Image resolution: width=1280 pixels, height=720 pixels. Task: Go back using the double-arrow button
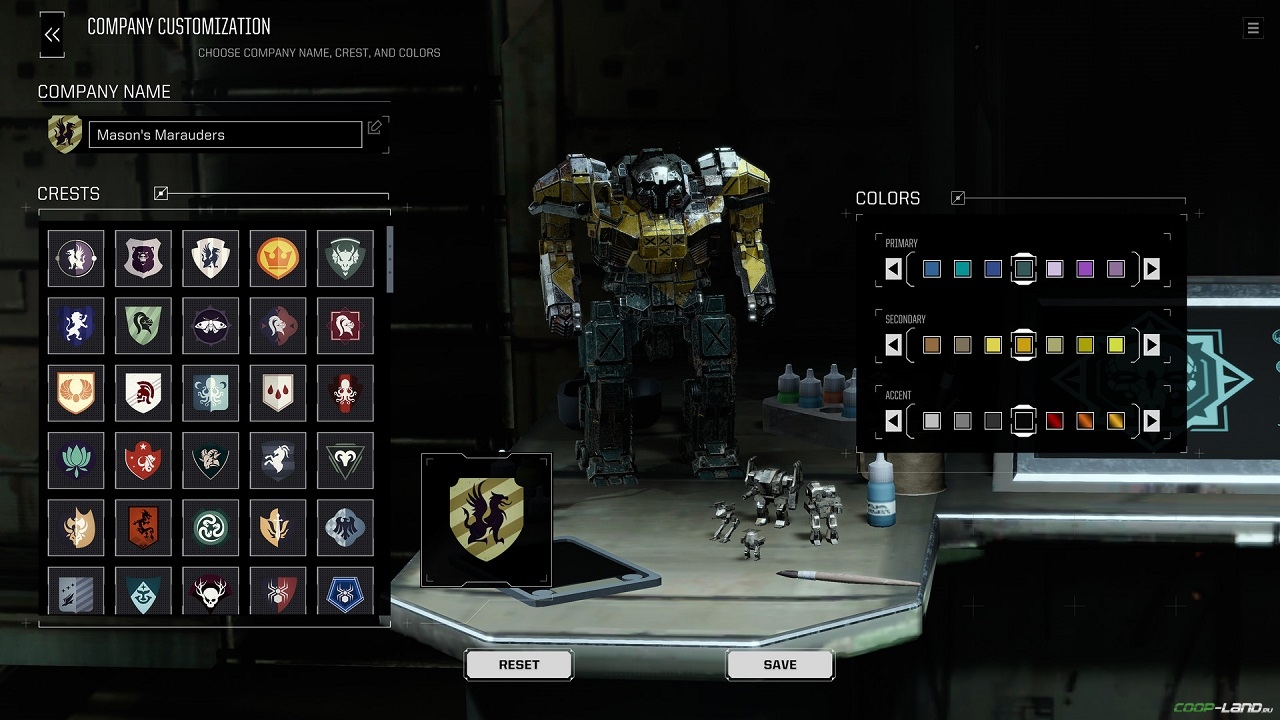click(52, 35)
